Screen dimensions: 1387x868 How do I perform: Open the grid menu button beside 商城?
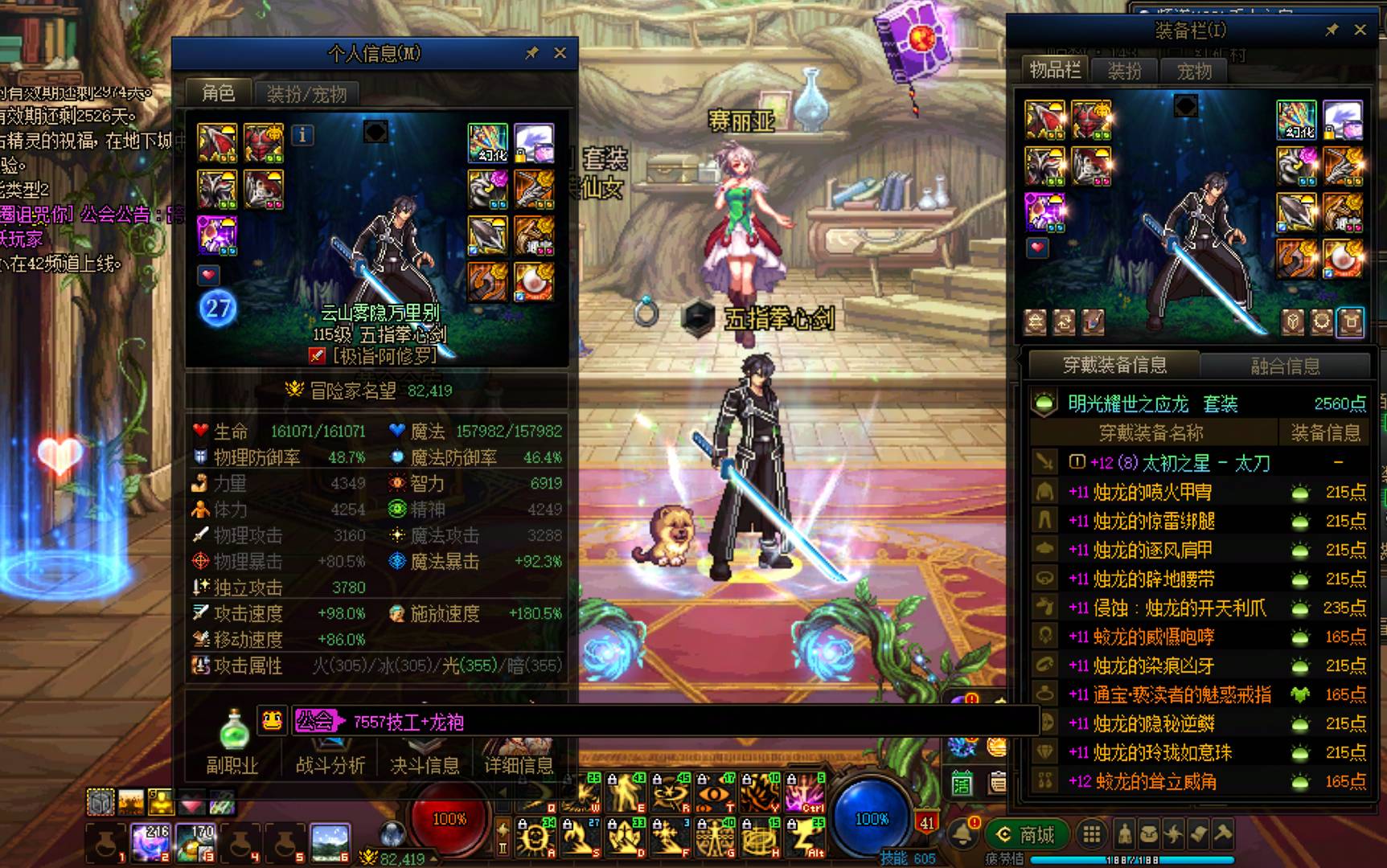1091,835
